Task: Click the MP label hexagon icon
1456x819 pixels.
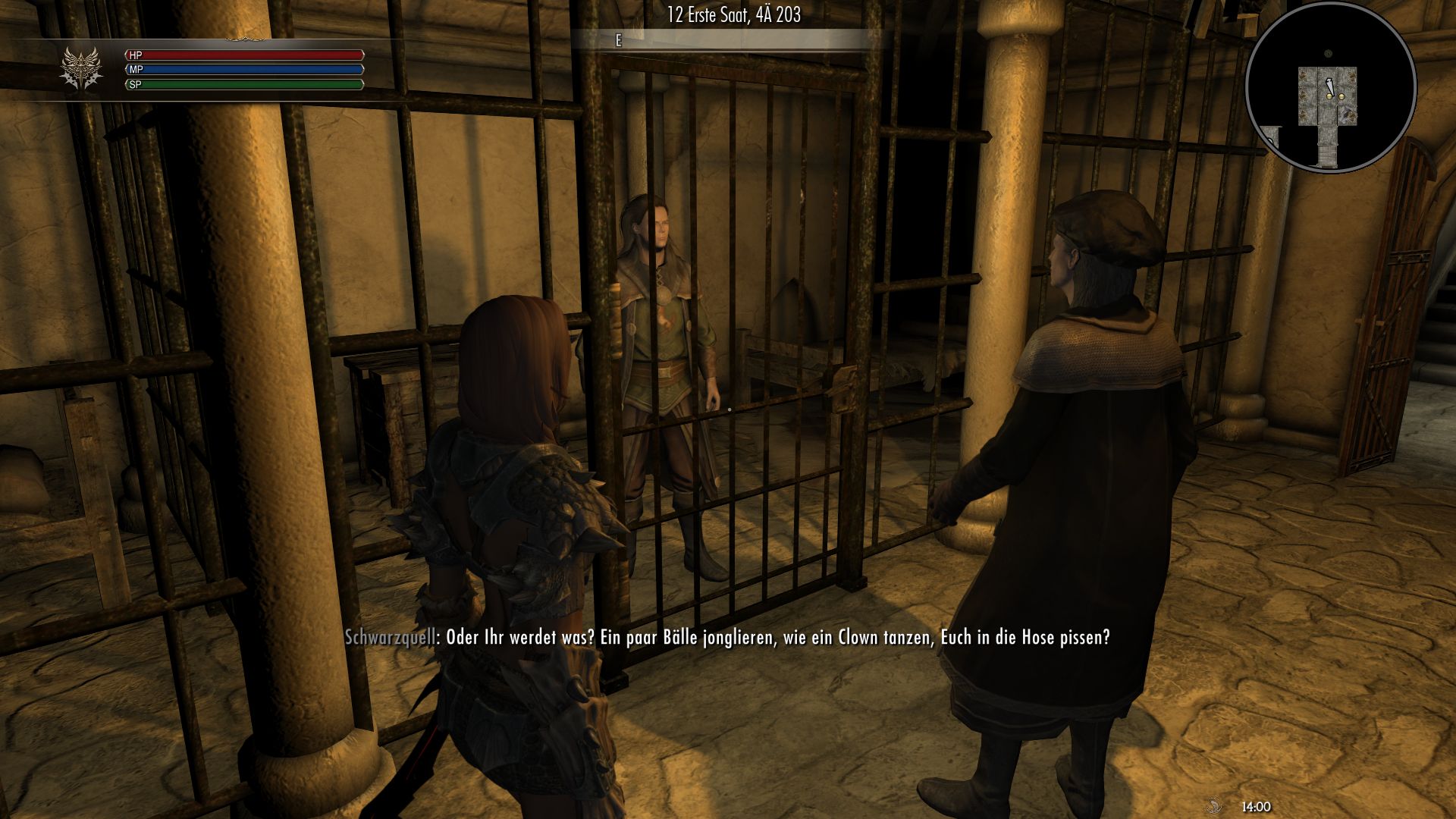Action: [135, 69]
